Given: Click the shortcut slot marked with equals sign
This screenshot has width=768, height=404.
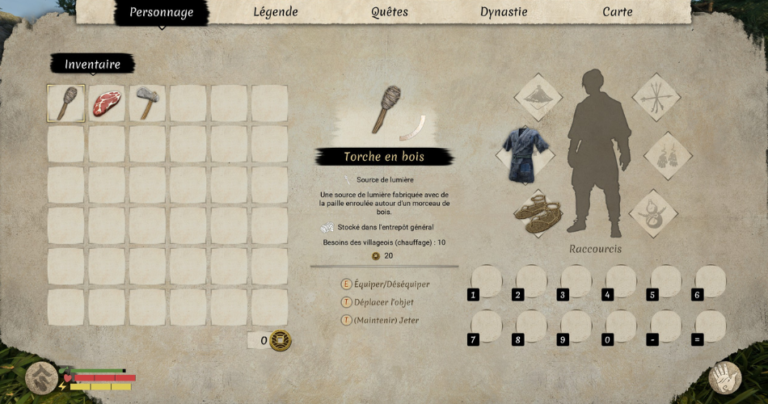Looking at the screenshot, I should pyautogui.click(x=710, y=326).
